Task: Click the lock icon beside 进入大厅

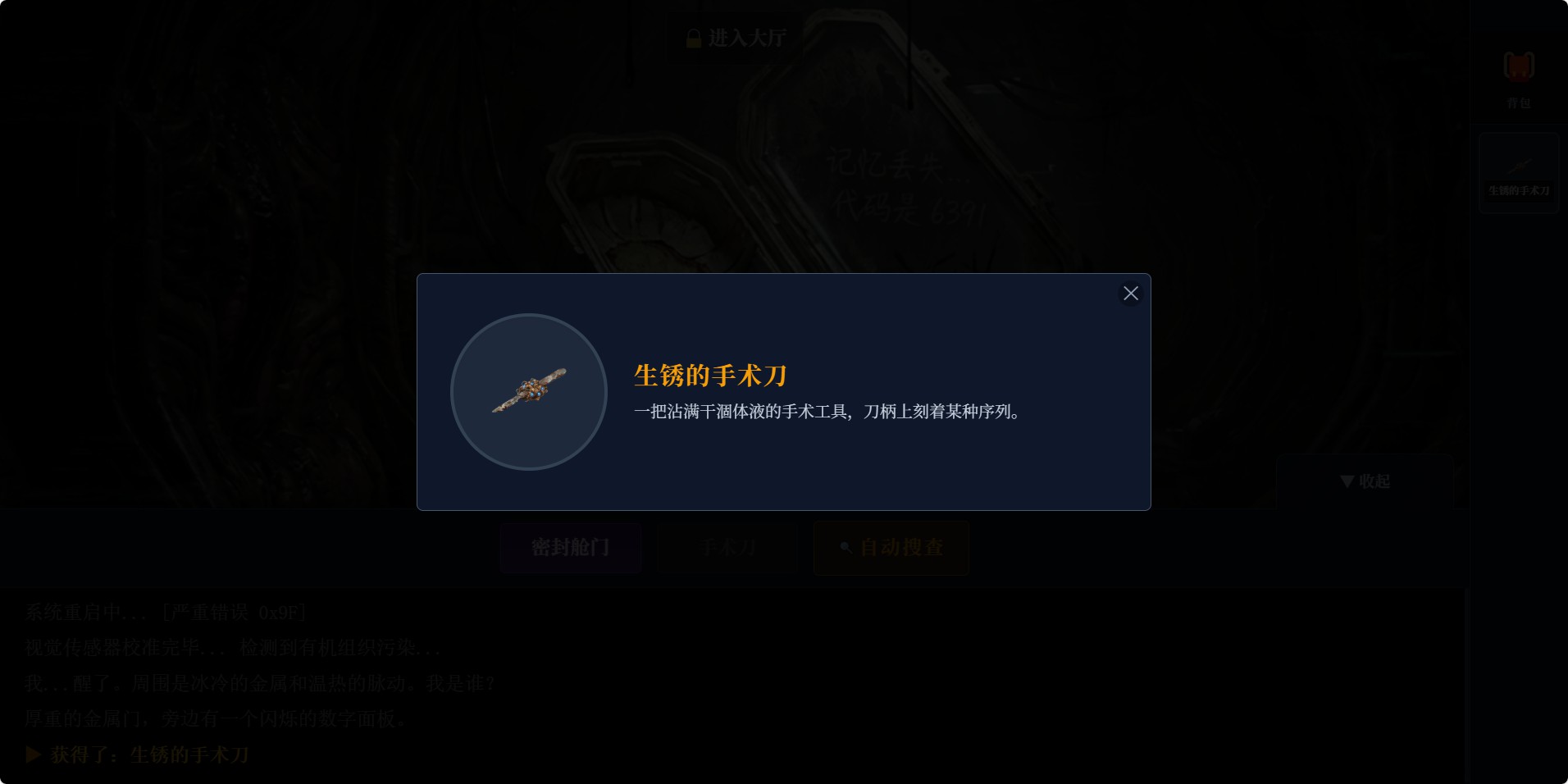Action: coord(691,37)
